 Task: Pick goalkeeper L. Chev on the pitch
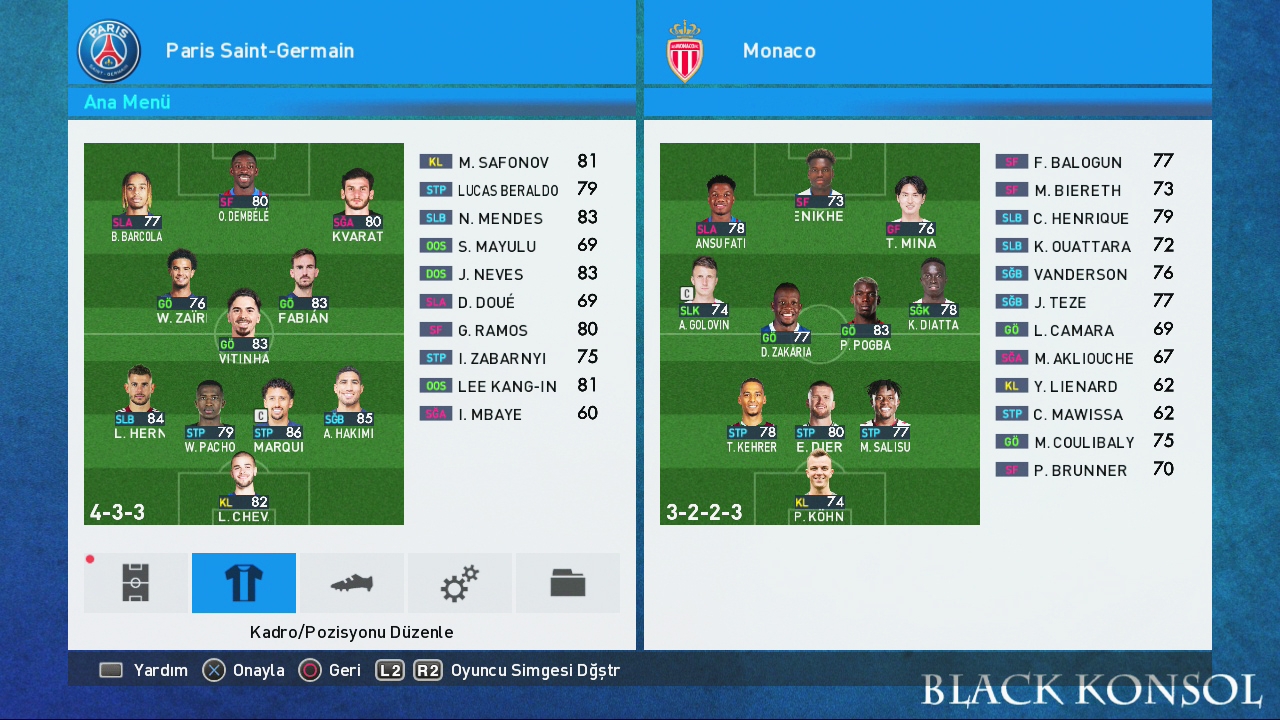pyautogui.click(x=244, y=485)
